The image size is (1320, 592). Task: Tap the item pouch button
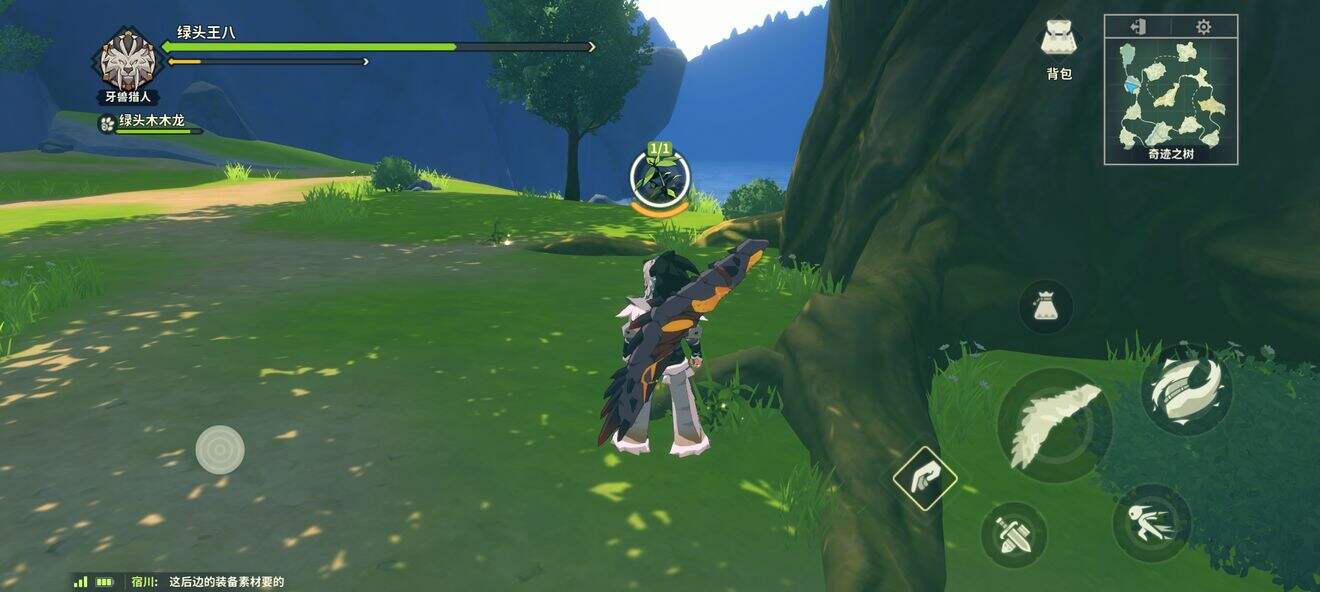coord(1045,306)
